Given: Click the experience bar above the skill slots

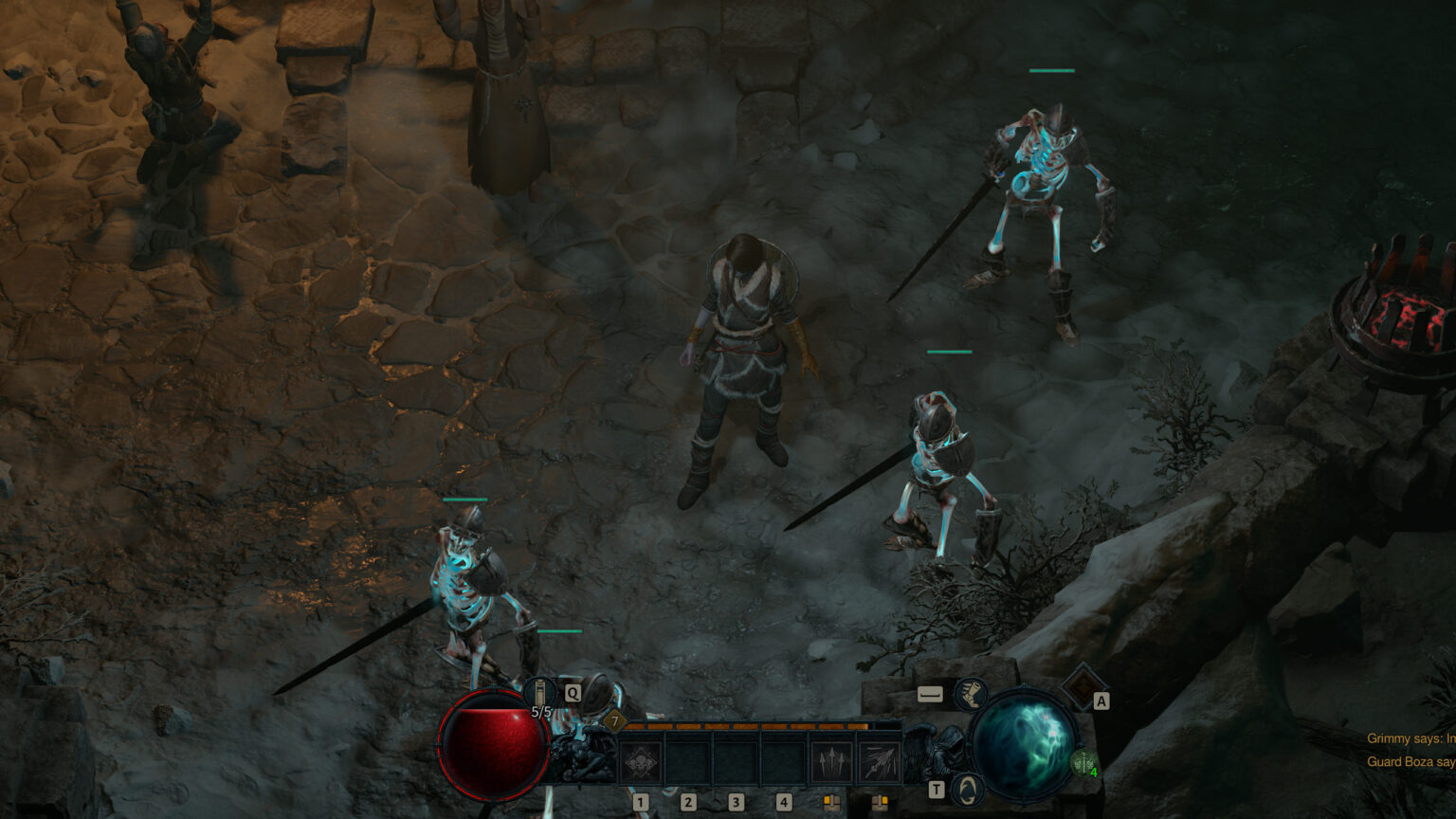Looking at the screenshot, I should [751, 726].
